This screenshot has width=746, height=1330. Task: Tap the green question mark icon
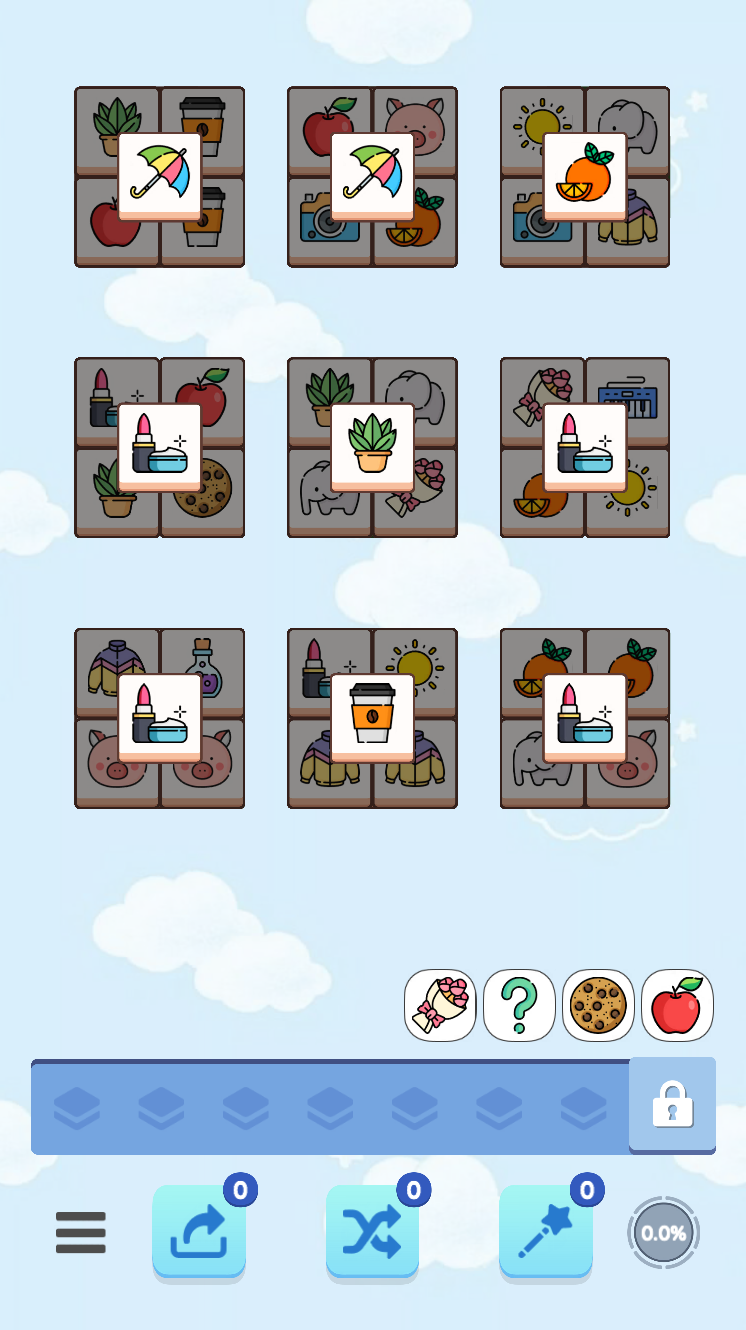pos(519,1005)
